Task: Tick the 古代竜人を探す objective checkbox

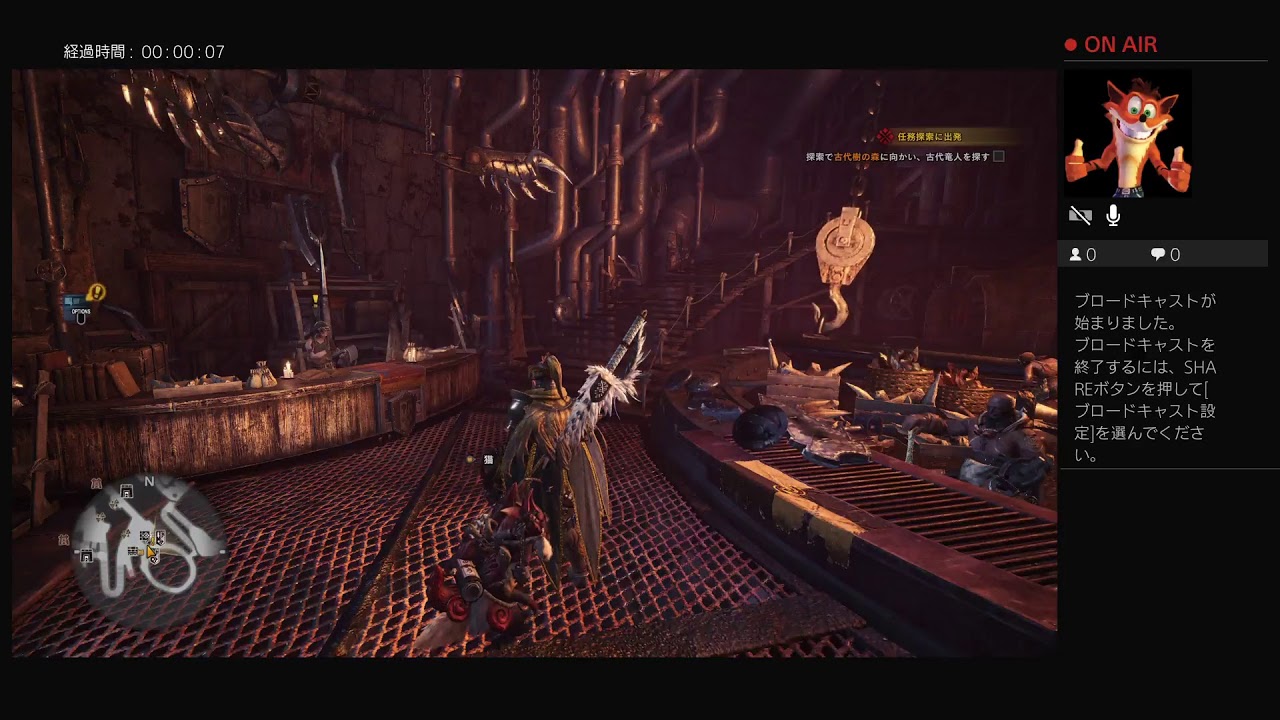Action: tap(998, 157)
